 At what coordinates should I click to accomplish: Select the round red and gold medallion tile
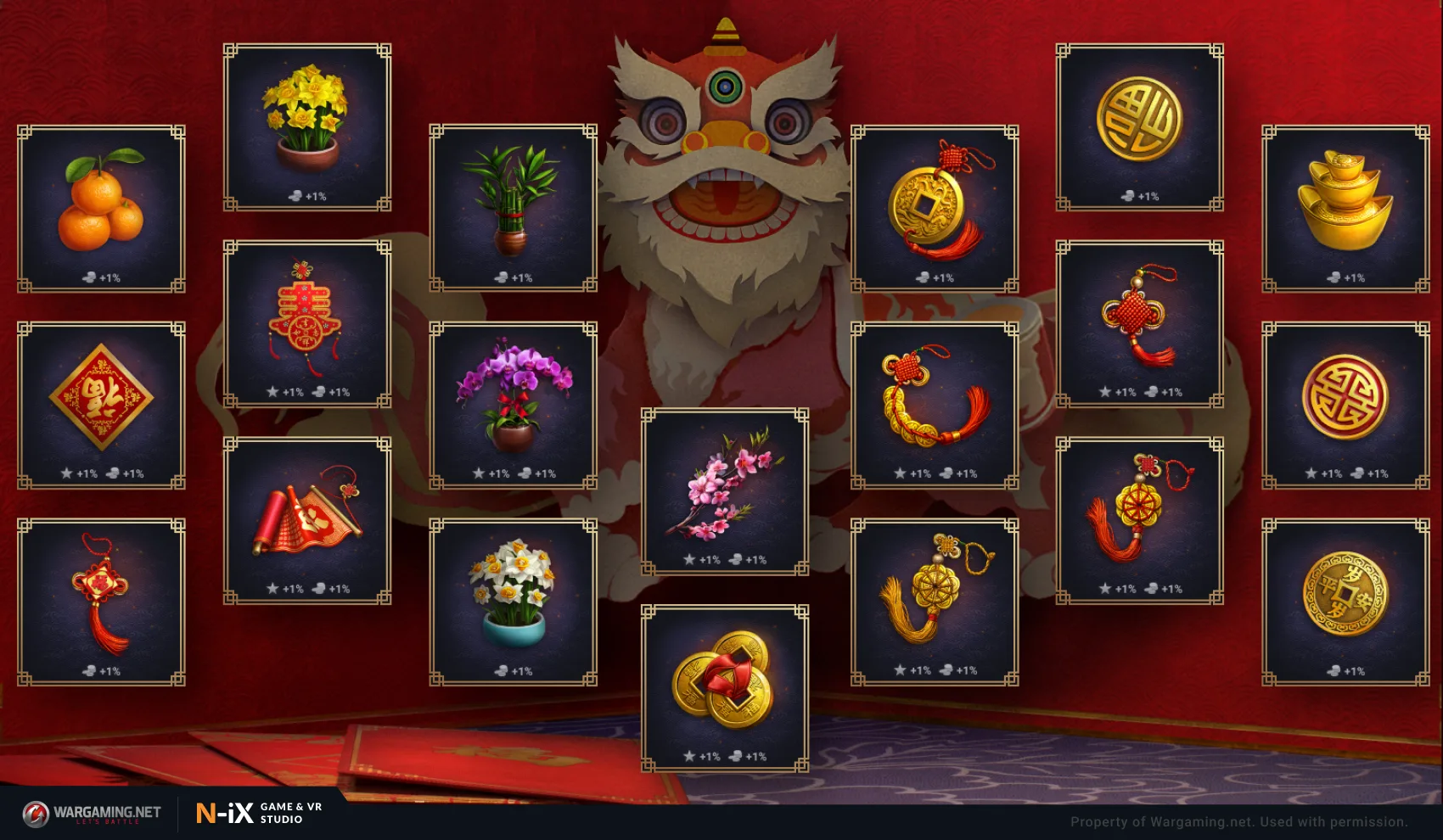pyautogui.click(x=1345, y=406)
